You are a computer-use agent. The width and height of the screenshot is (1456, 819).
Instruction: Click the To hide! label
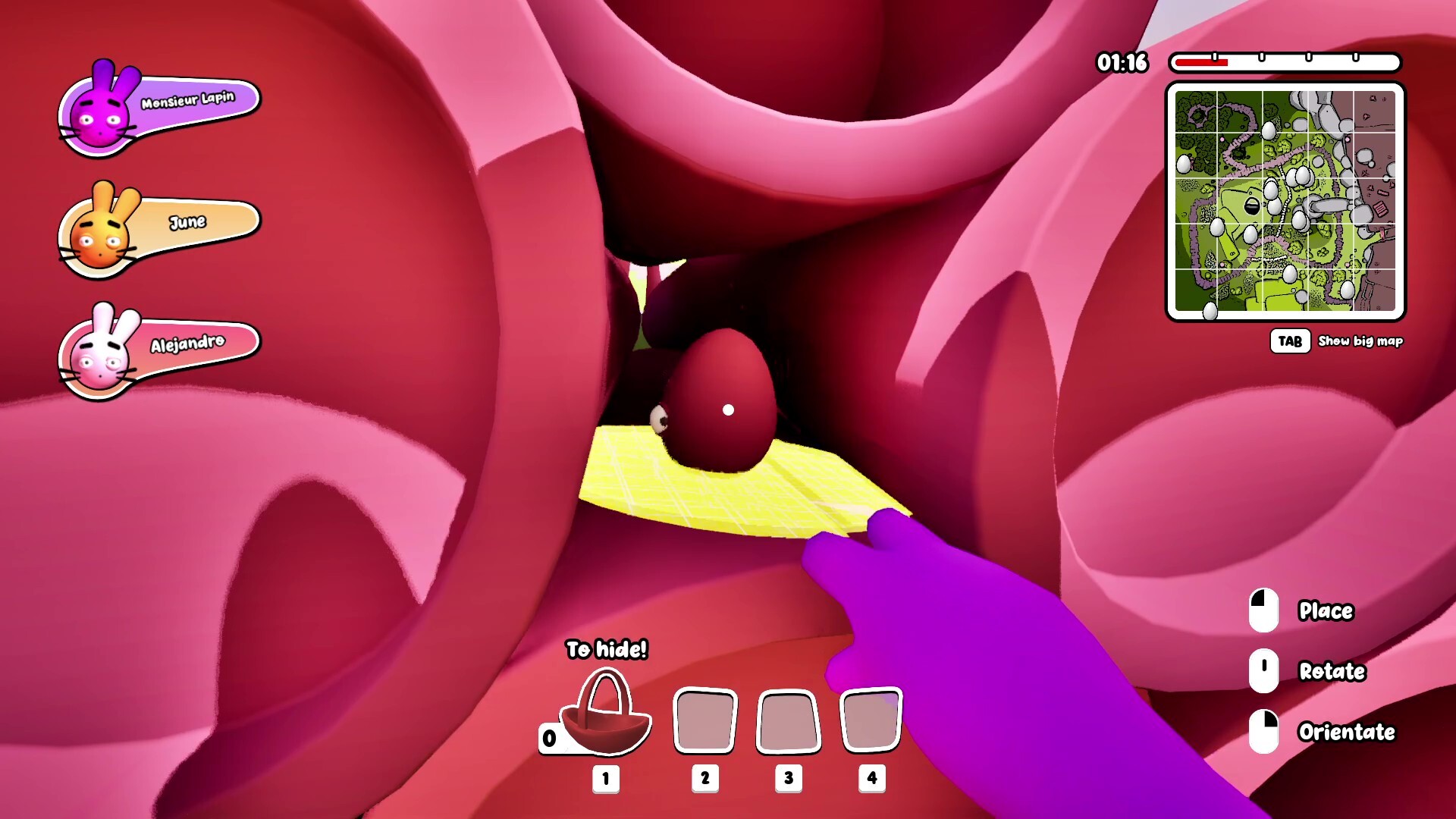606,650
